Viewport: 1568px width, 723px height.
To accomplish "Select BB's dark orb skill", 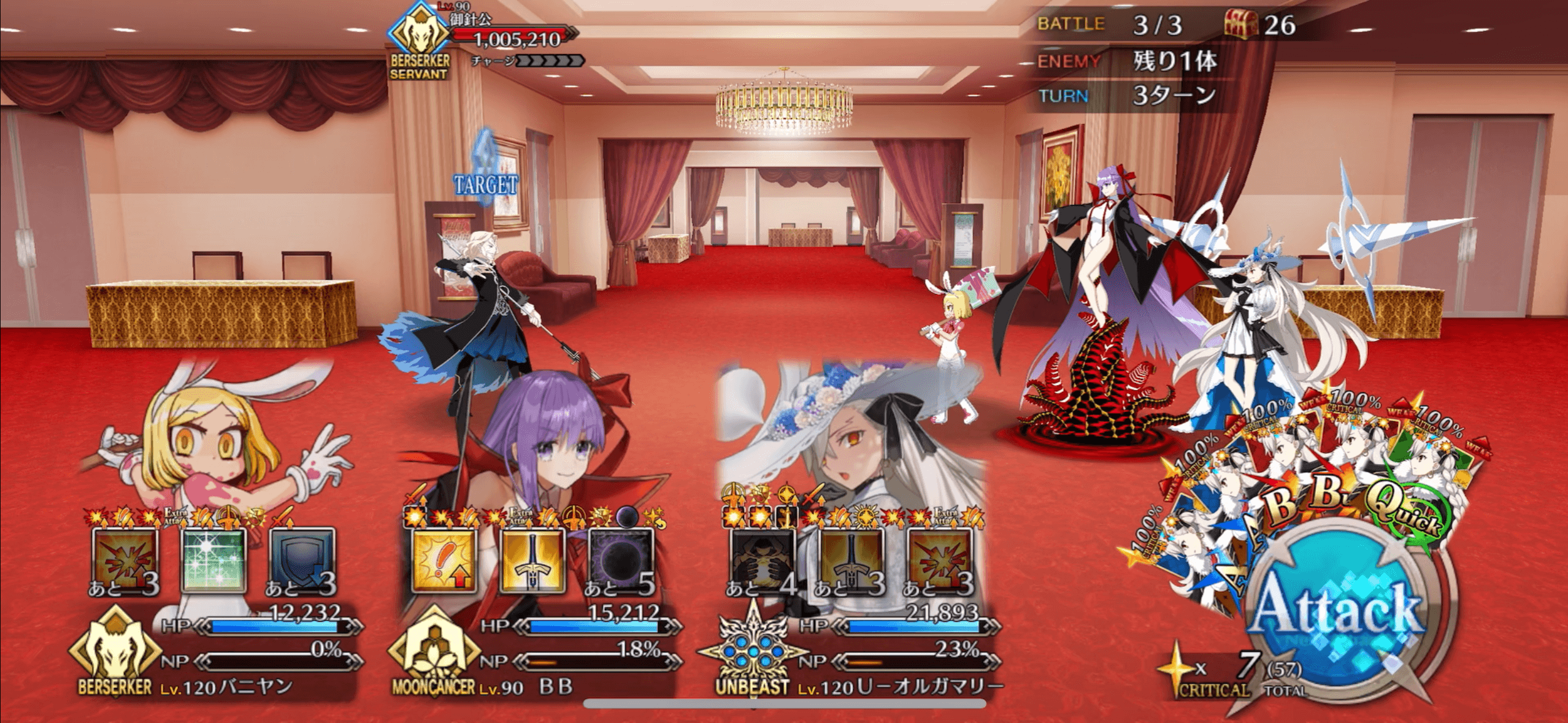I will (621, 560).
